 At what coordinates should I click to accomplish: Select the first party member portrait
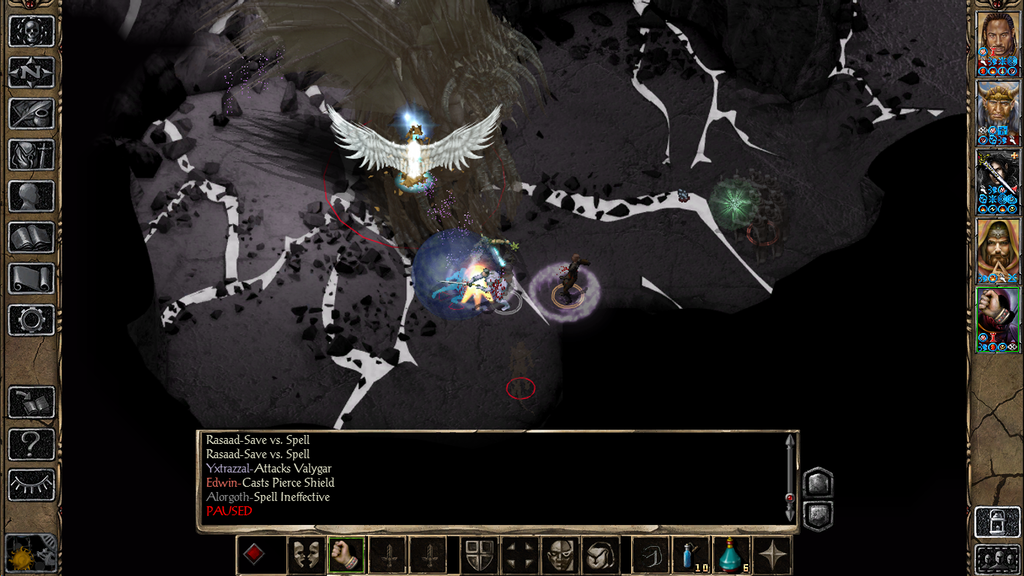[x=997, y=43]
